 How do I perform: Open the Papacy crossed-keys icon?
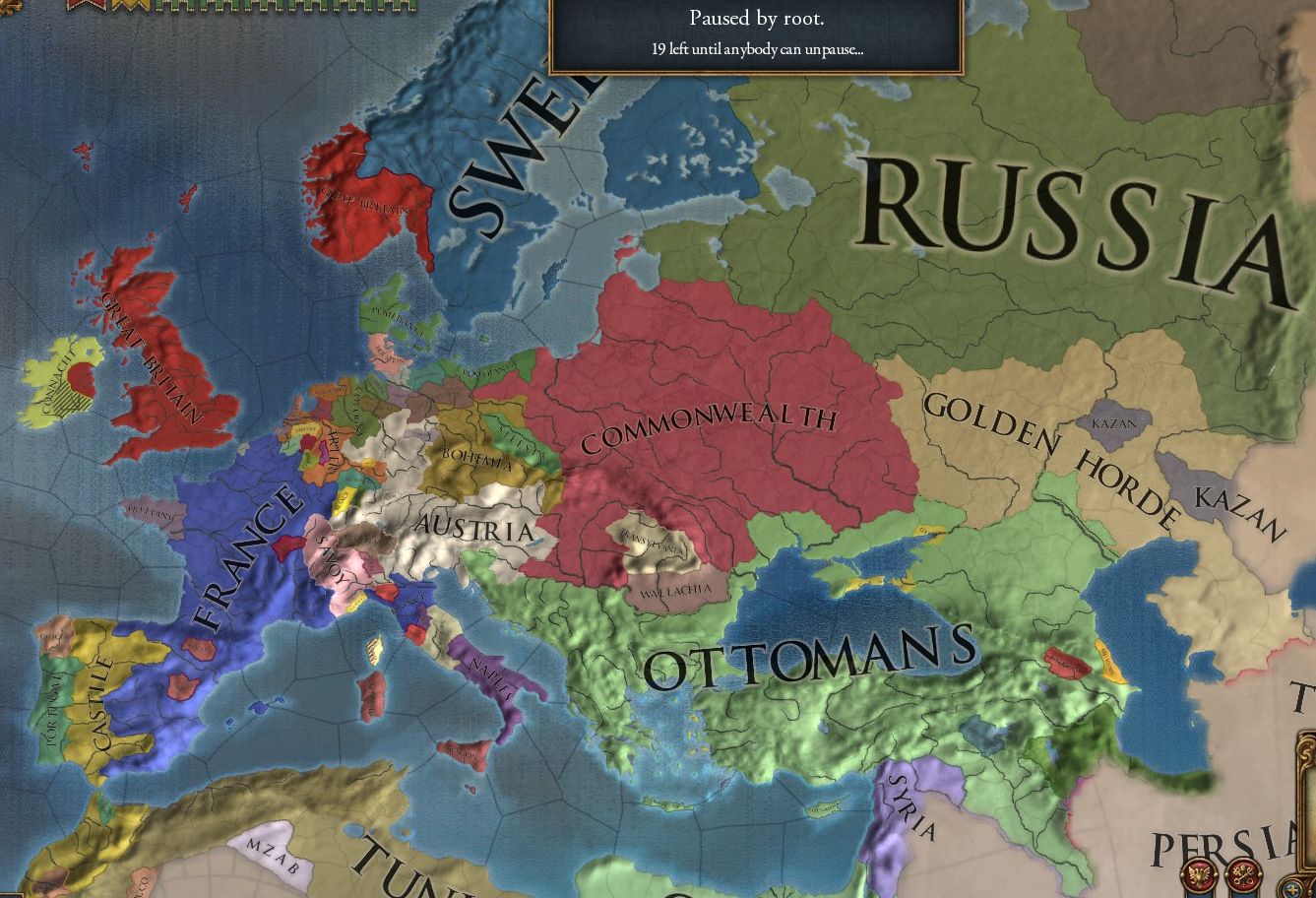point(1243,874)
